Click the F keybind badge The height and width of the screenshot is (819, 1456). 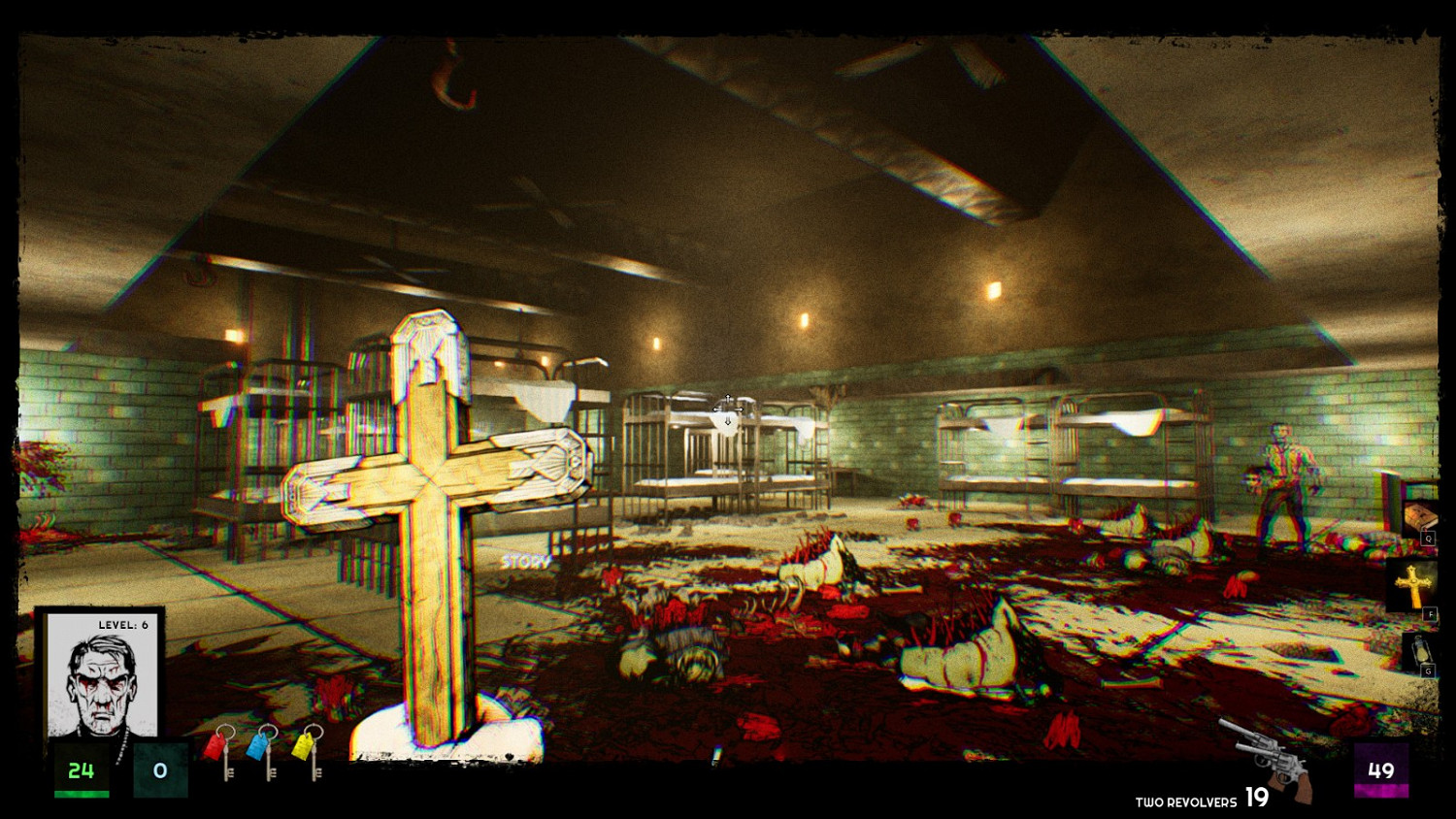pyautogui.click(x=1429, y=613)
